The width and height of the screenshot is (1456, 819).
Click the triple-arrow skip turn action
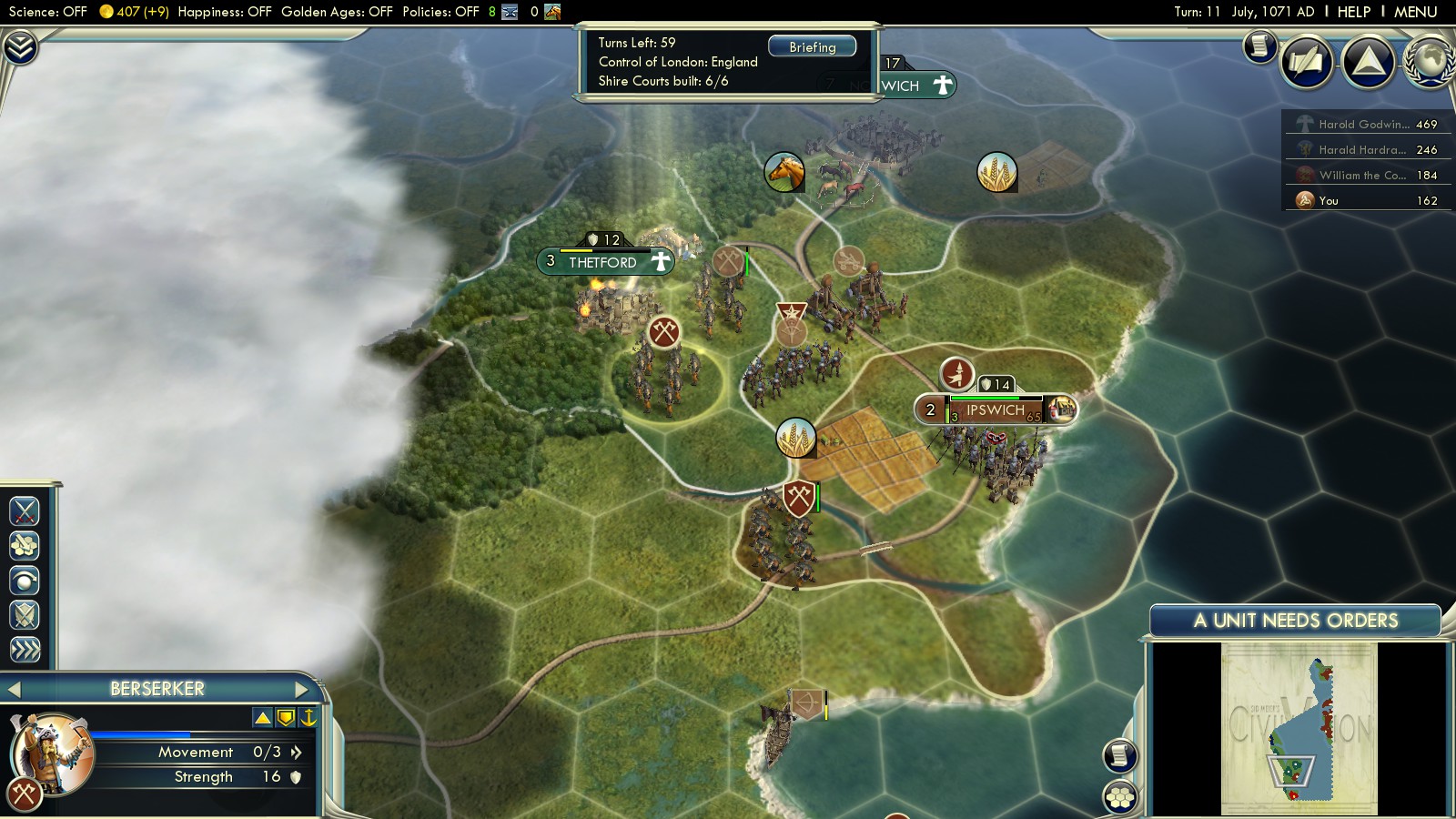tap(25, 649)
